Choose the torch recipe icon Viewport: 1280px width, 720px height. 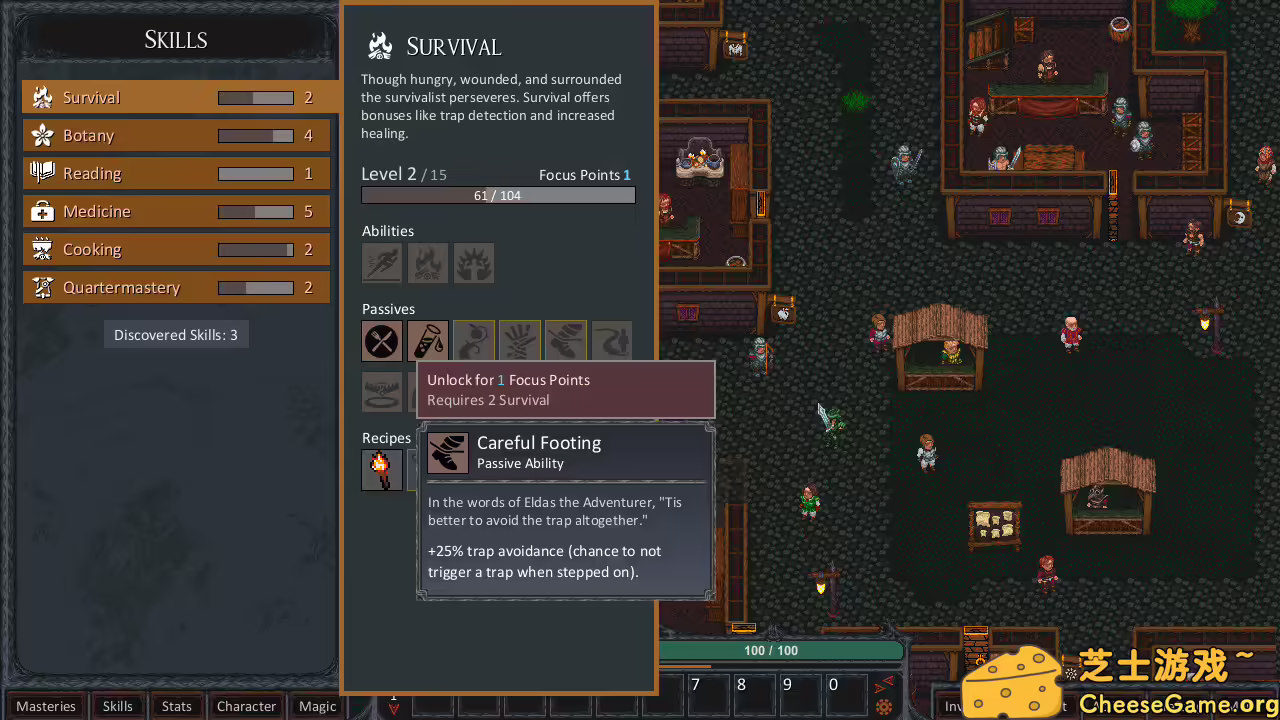click(382, 470)
